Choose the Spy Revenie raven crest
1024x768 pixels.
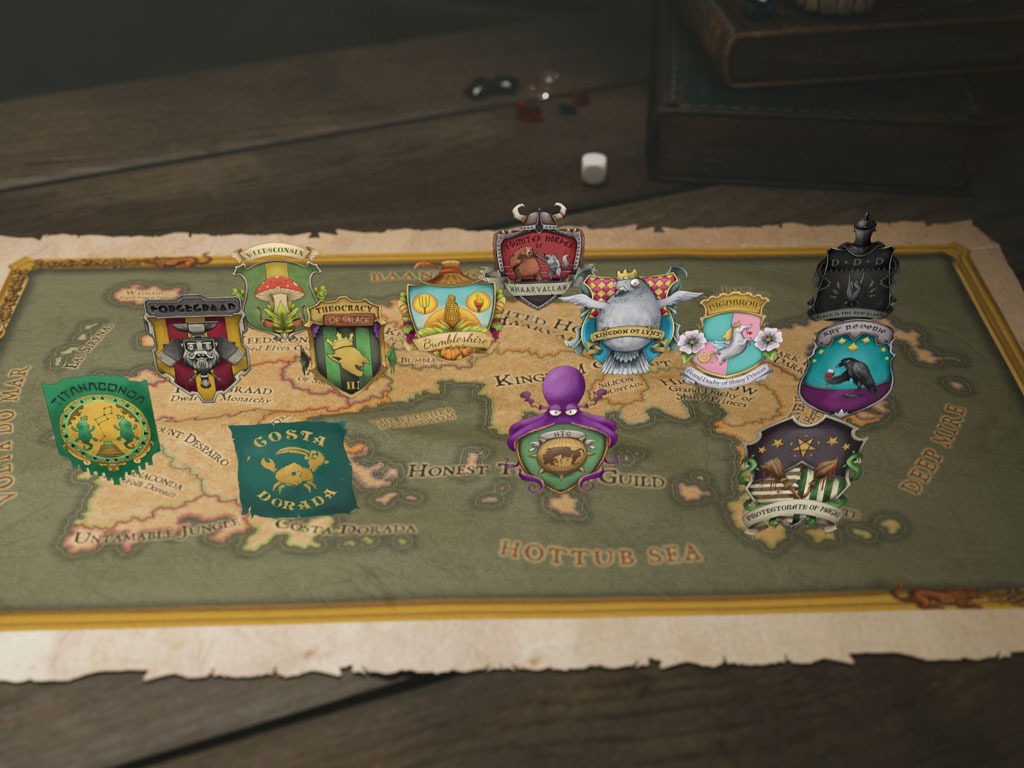coord(846,369)
